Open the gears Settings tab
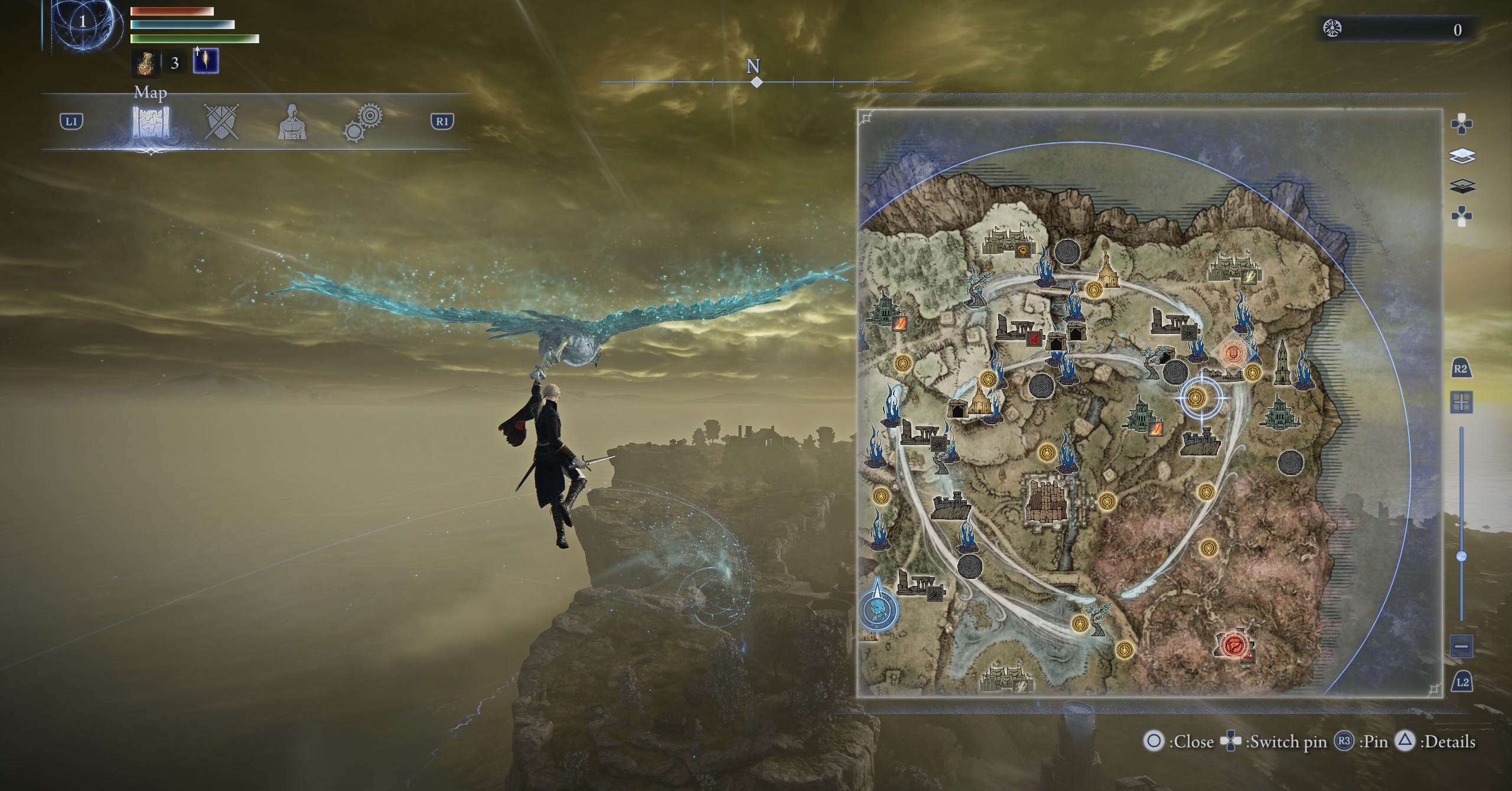This screenshot has height=791, width=1512. (x=363, y=123)
